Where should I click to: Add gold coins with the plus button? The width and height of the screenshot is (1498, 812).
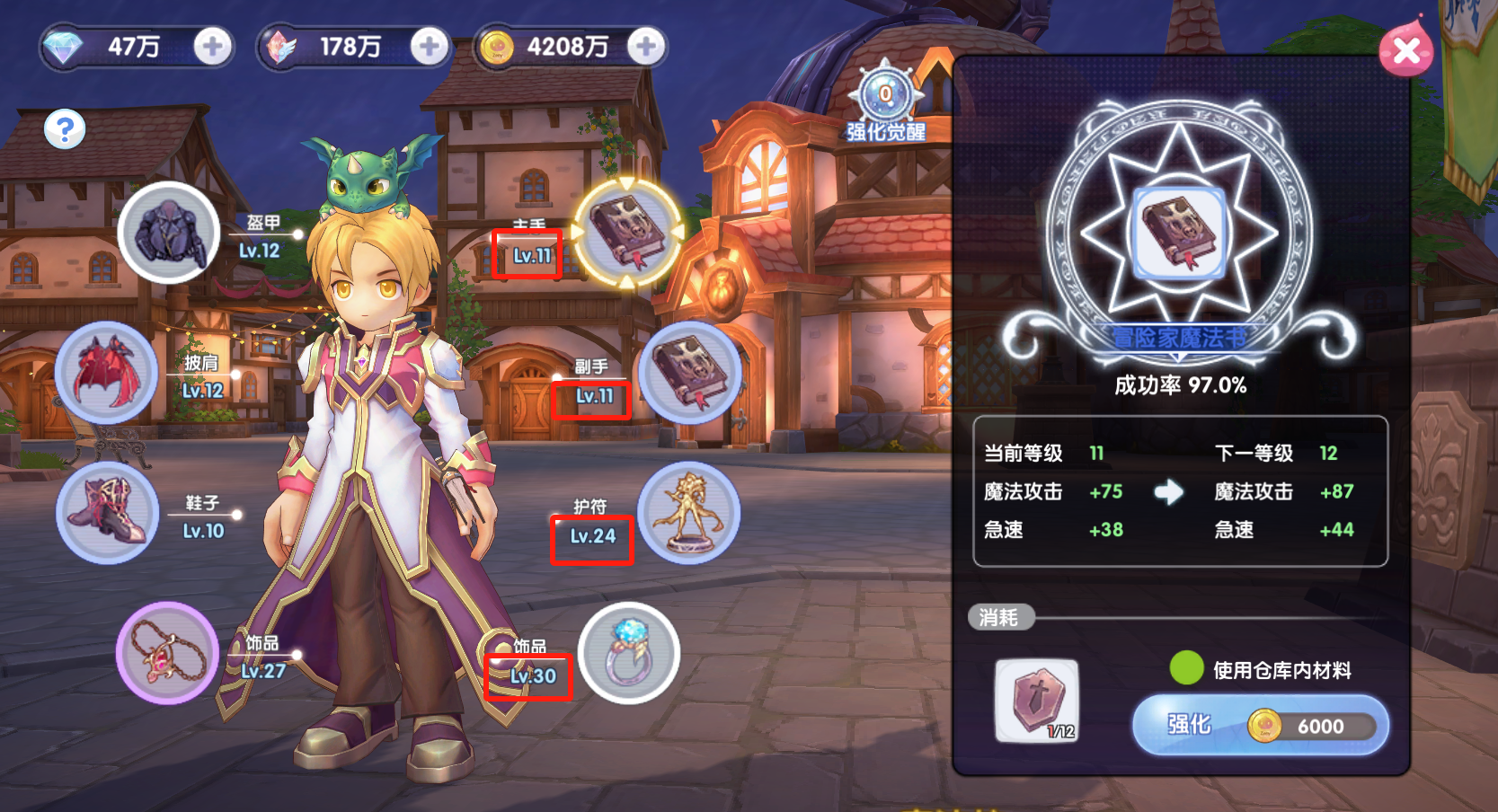645,47
